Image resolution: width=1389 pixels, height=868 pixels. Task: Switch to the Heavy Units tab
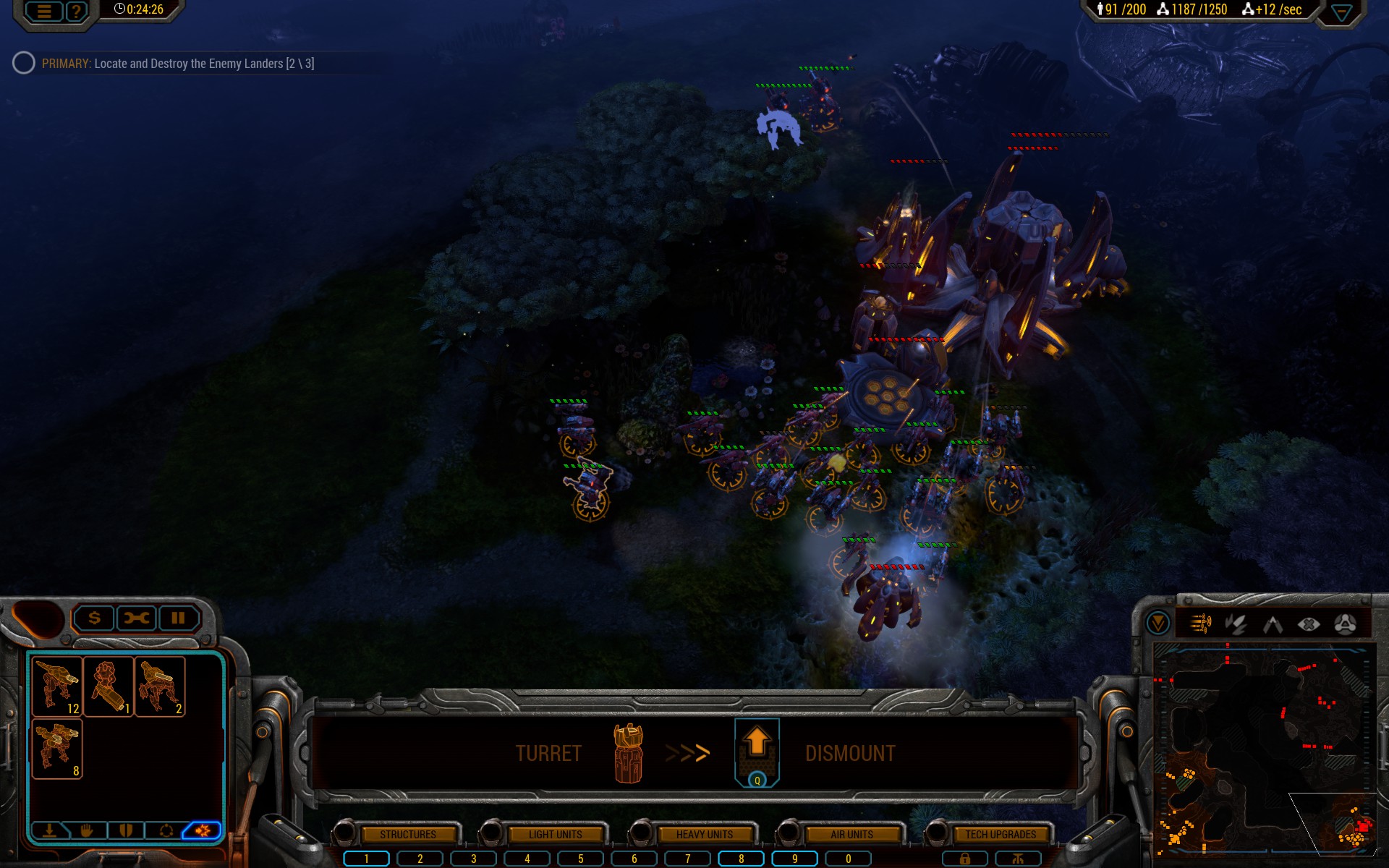[x=704, y=834]
